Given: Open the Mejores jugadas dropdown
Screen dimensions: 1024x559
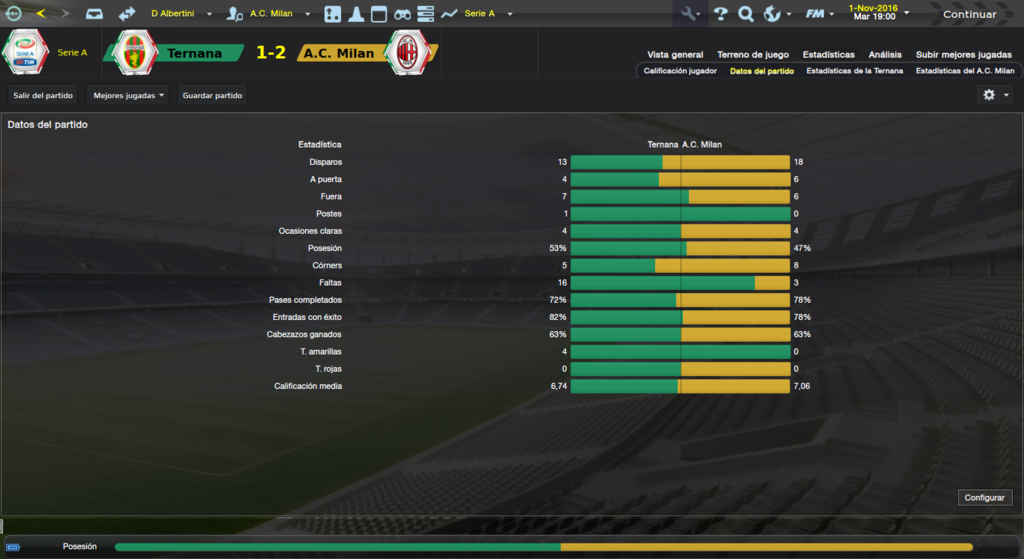Looking at the screenshot, I should [x=128, y=95].
